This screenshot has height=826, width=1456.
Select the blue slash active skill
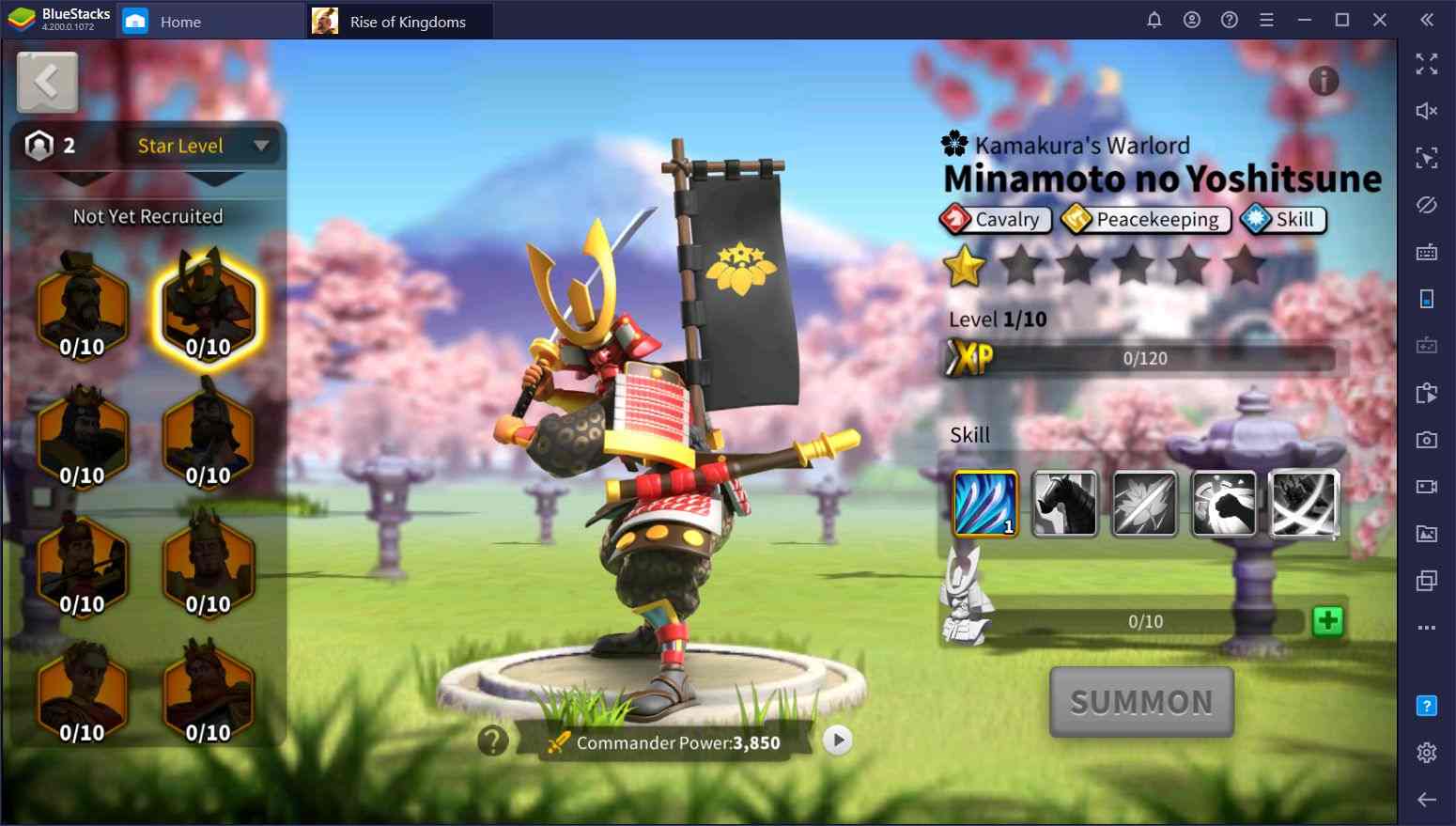pos(984,504)
